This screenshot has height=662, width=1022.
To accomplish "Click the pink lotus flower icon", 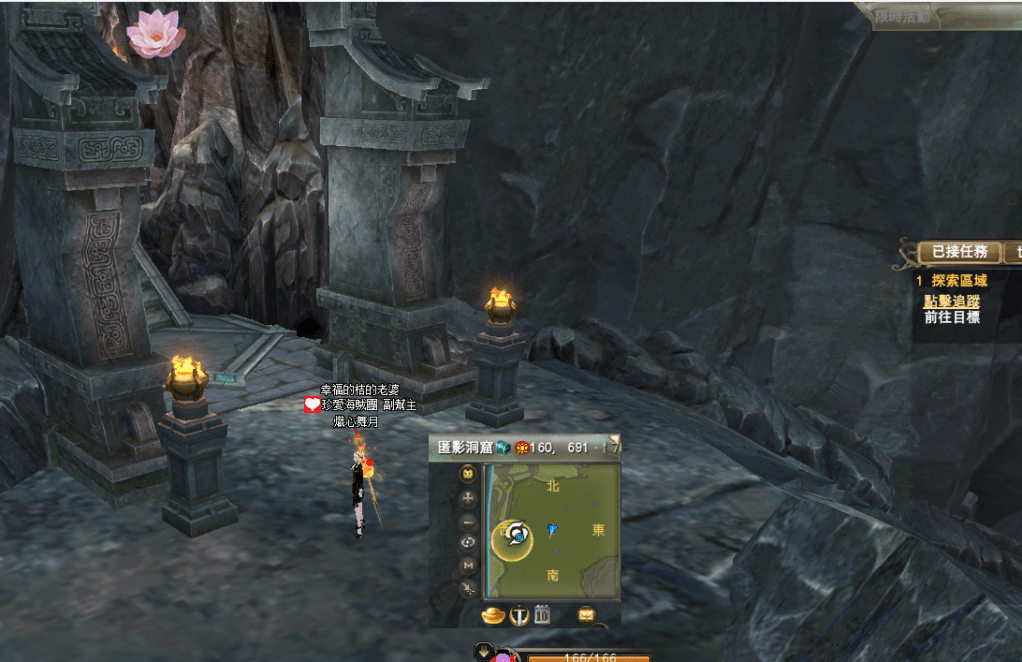I will (x=155, y=32).
